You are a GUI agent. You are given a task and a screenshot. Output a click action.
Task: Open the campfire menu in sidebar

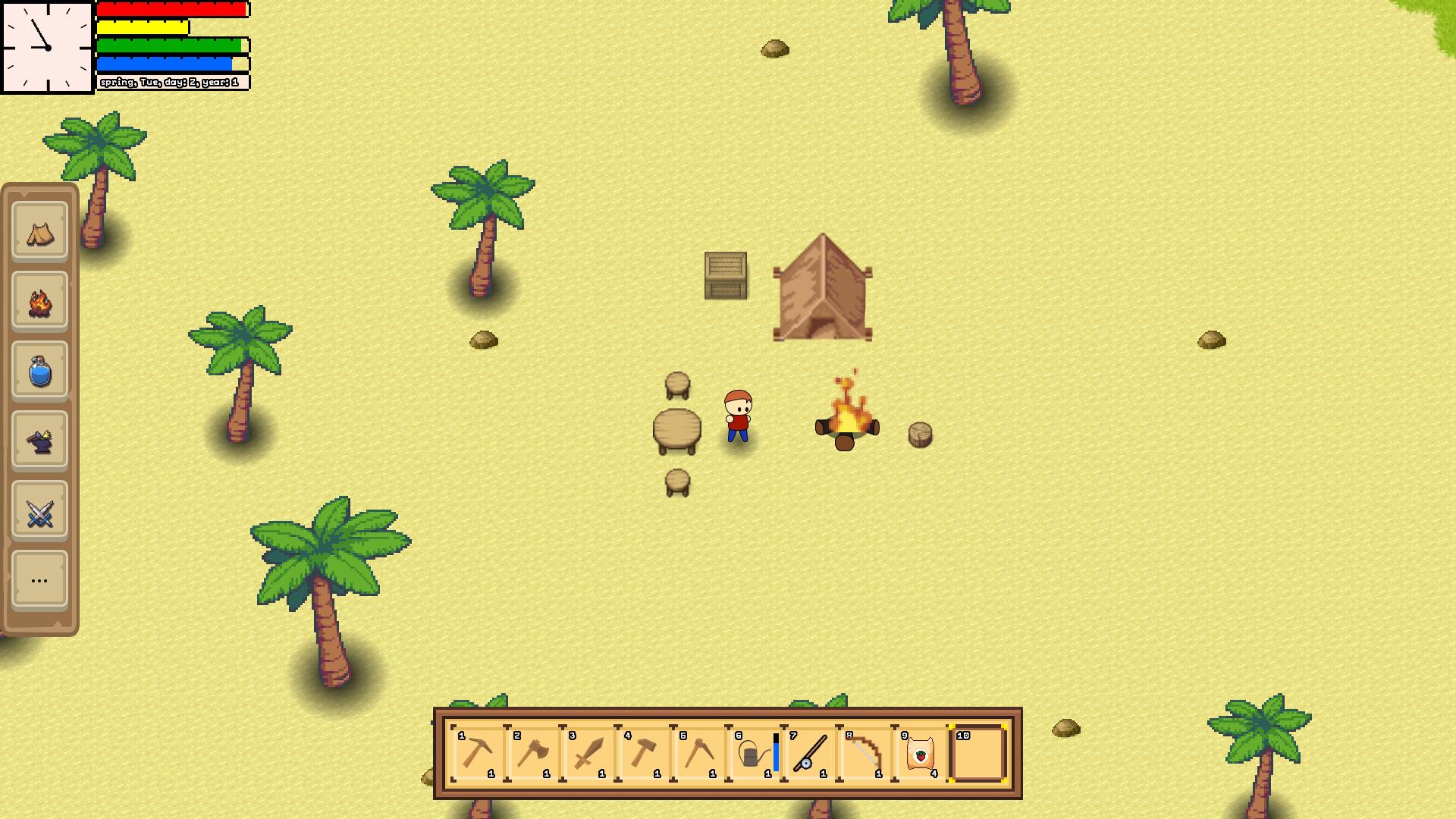(x=39, y=301)
